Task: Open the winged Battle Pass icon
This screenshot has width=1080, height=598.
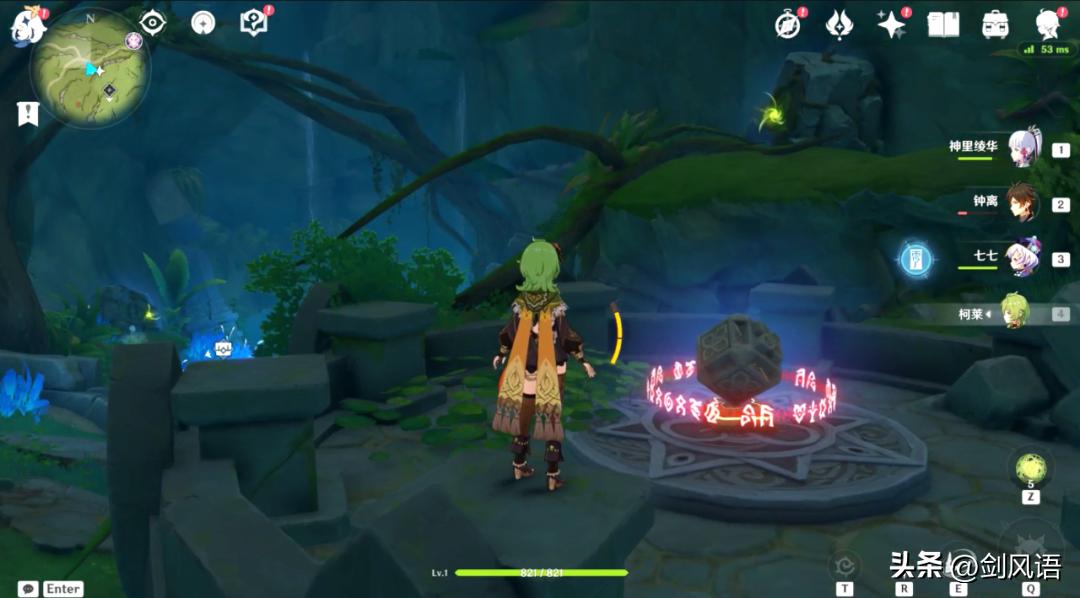Action: point(838,25)
